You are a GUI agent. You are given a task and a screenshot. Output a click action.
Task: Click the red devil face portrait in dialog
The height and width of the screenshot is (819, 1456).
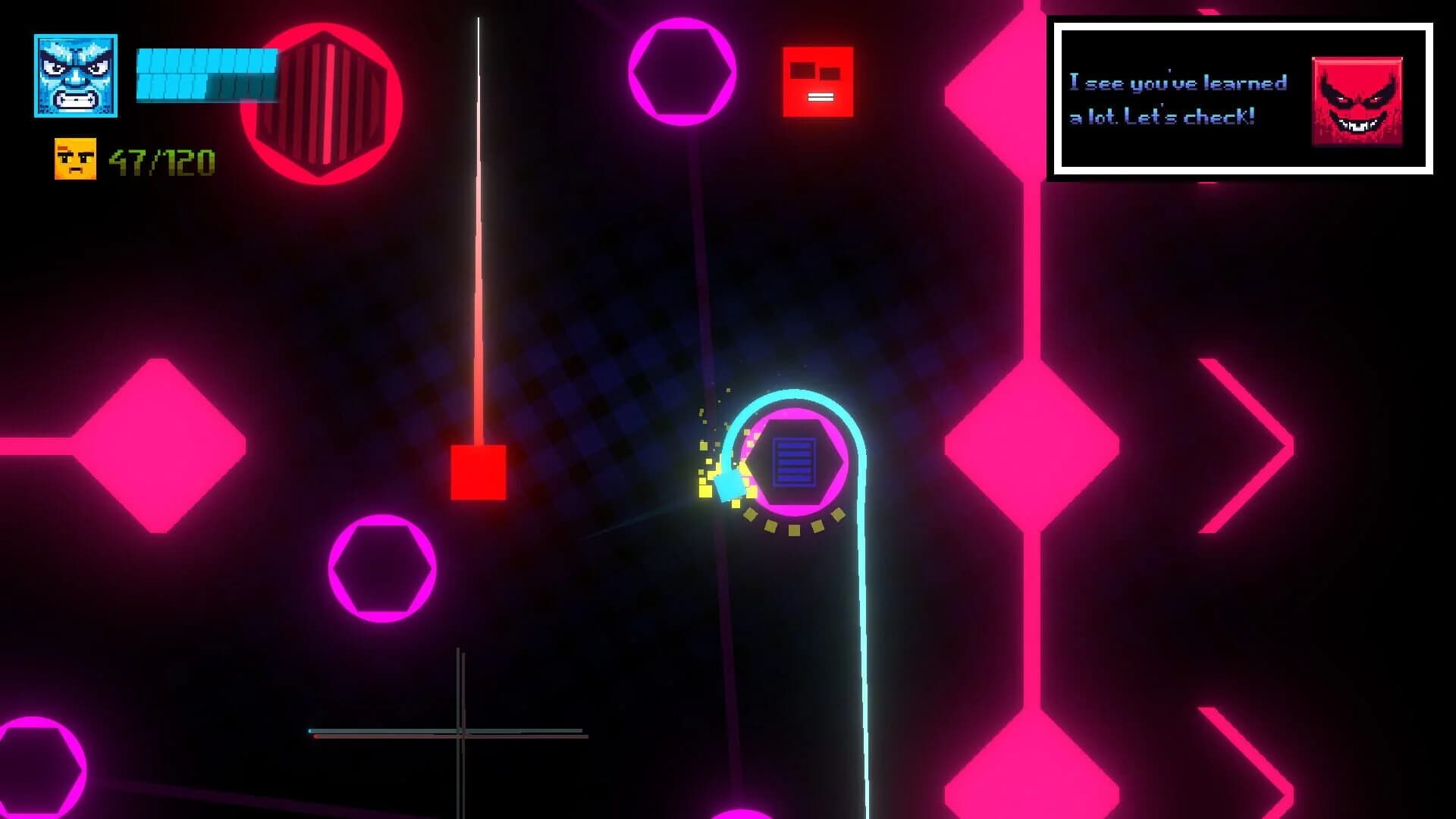point(1357,102)
